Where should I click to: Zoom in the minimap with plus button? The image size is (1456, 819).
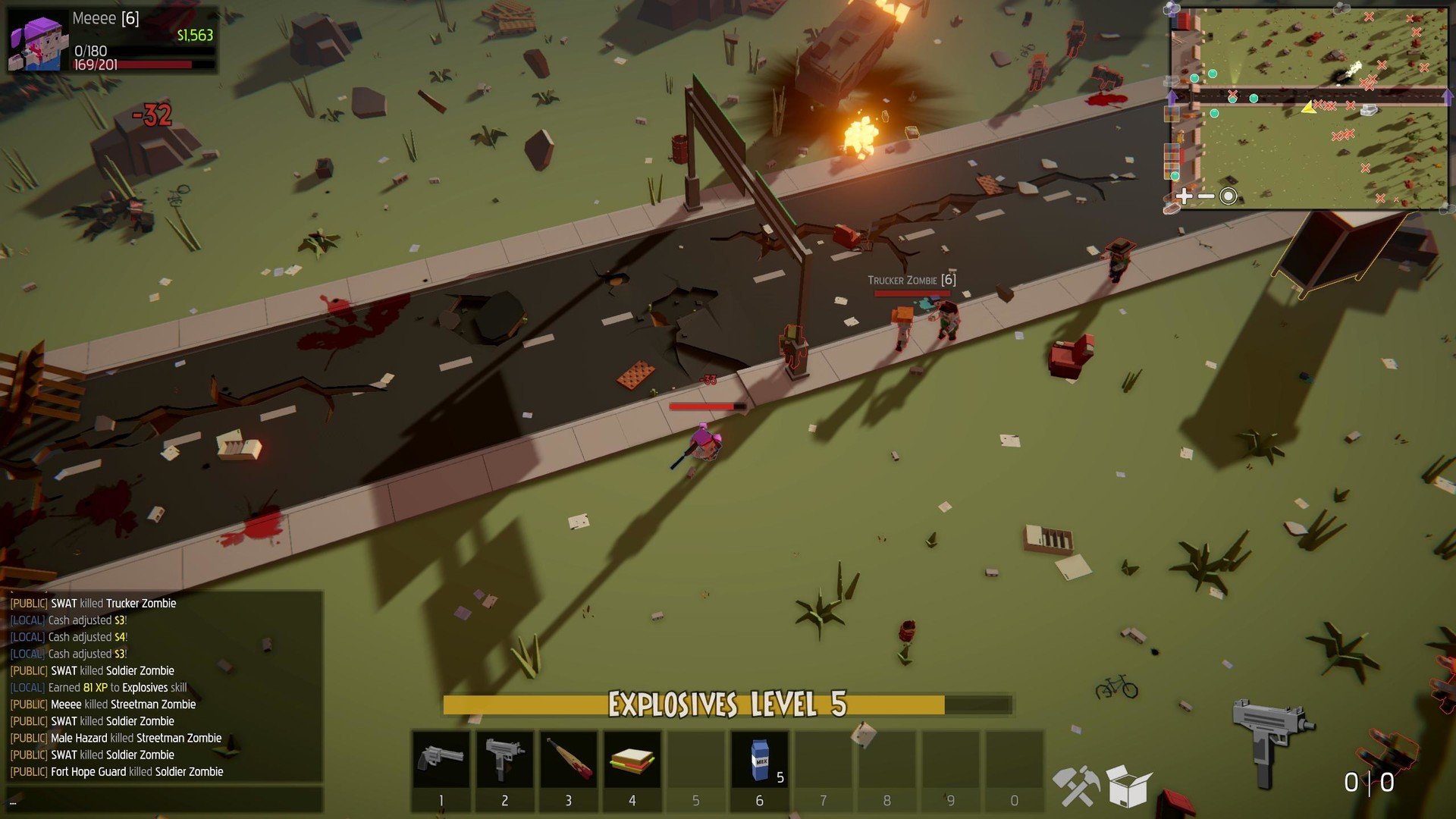1184,196
